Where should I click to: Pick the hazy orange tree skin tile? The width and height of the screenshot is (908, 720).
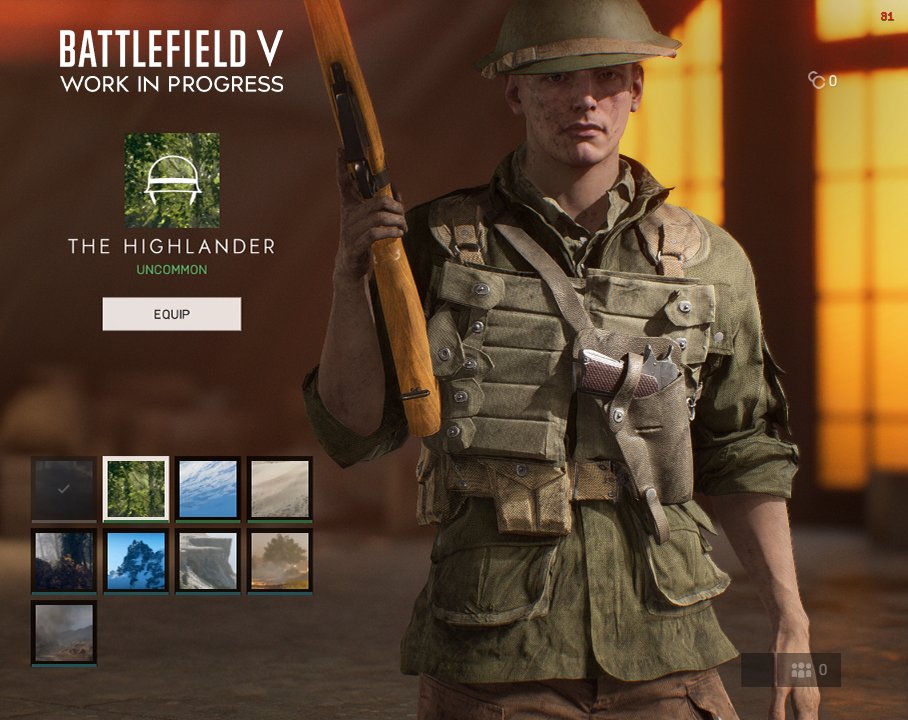point(280,560)
